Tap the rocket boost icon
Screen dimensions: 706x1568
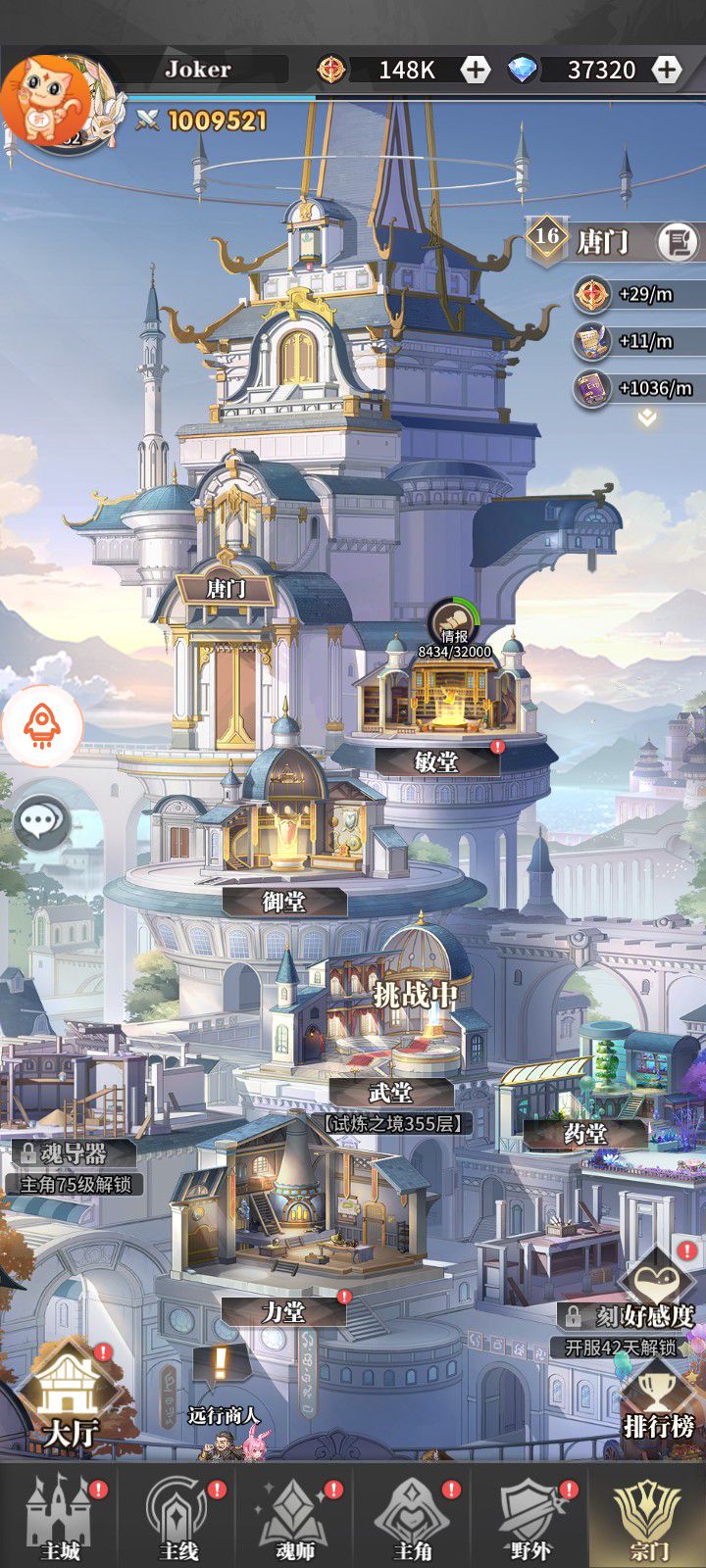click(41, 726)
